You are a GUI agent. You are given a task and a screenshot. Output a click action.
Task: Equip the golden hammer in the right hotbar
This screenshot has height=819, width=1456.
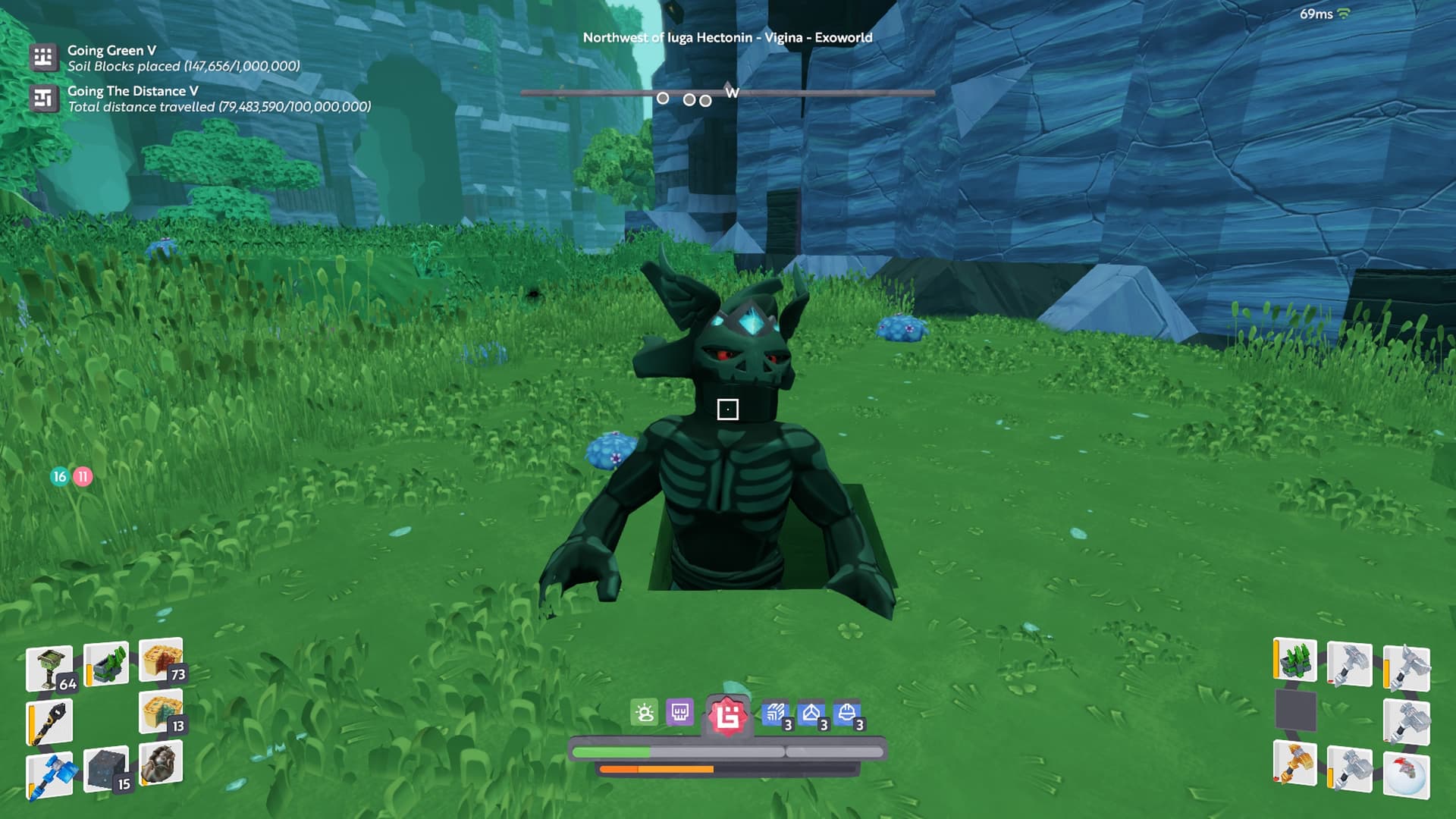(x=1295, y=763)
